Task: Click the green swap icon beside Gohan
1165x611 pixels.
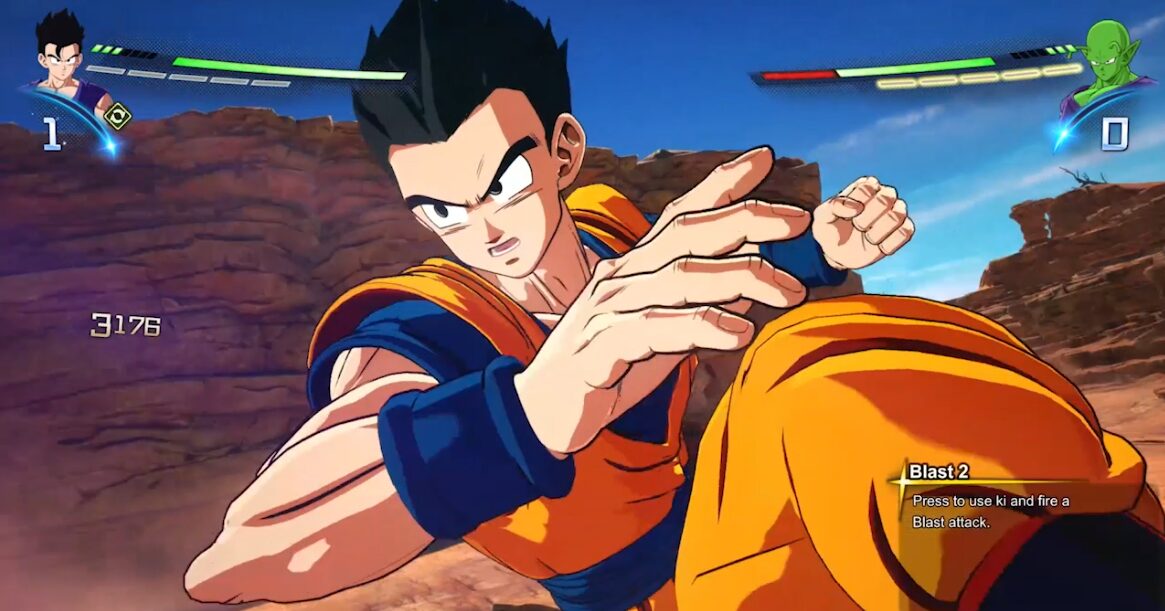Action: click(x=116, y=116)
